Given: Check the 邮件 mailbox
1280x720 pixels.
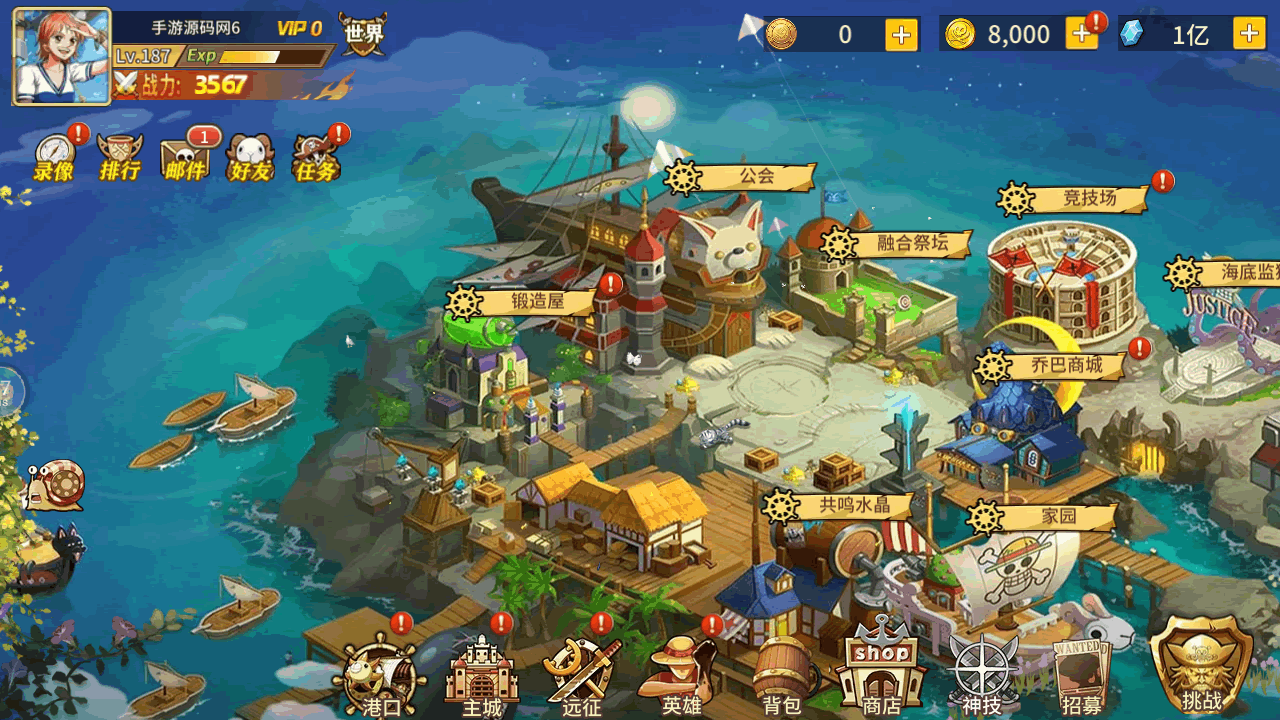Looking at the screenshot, I should [x=186, y=158].
